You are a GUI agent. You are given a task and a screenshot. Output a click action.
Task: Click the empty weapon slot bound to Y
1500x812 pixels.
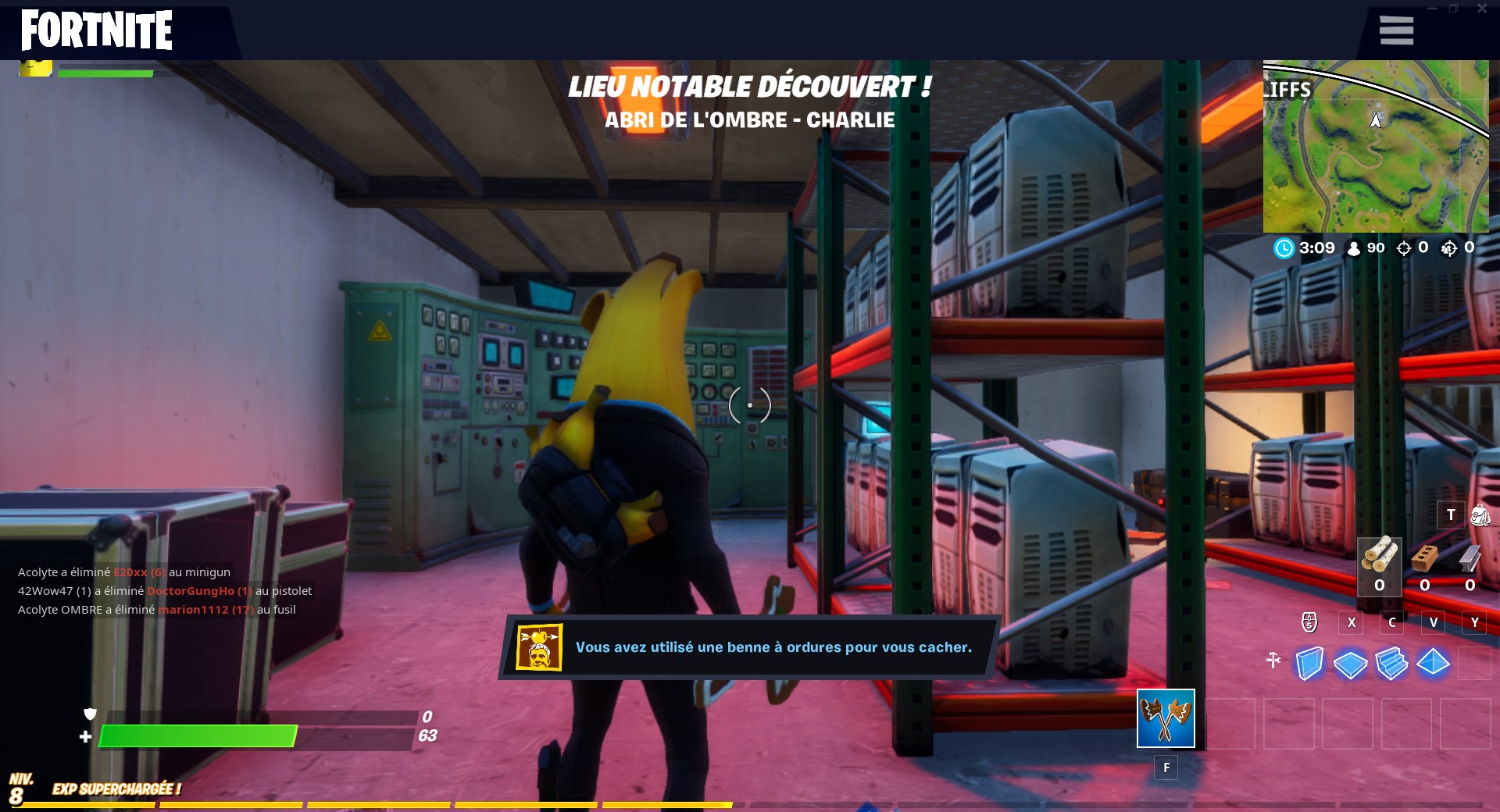click(1475, 623)
